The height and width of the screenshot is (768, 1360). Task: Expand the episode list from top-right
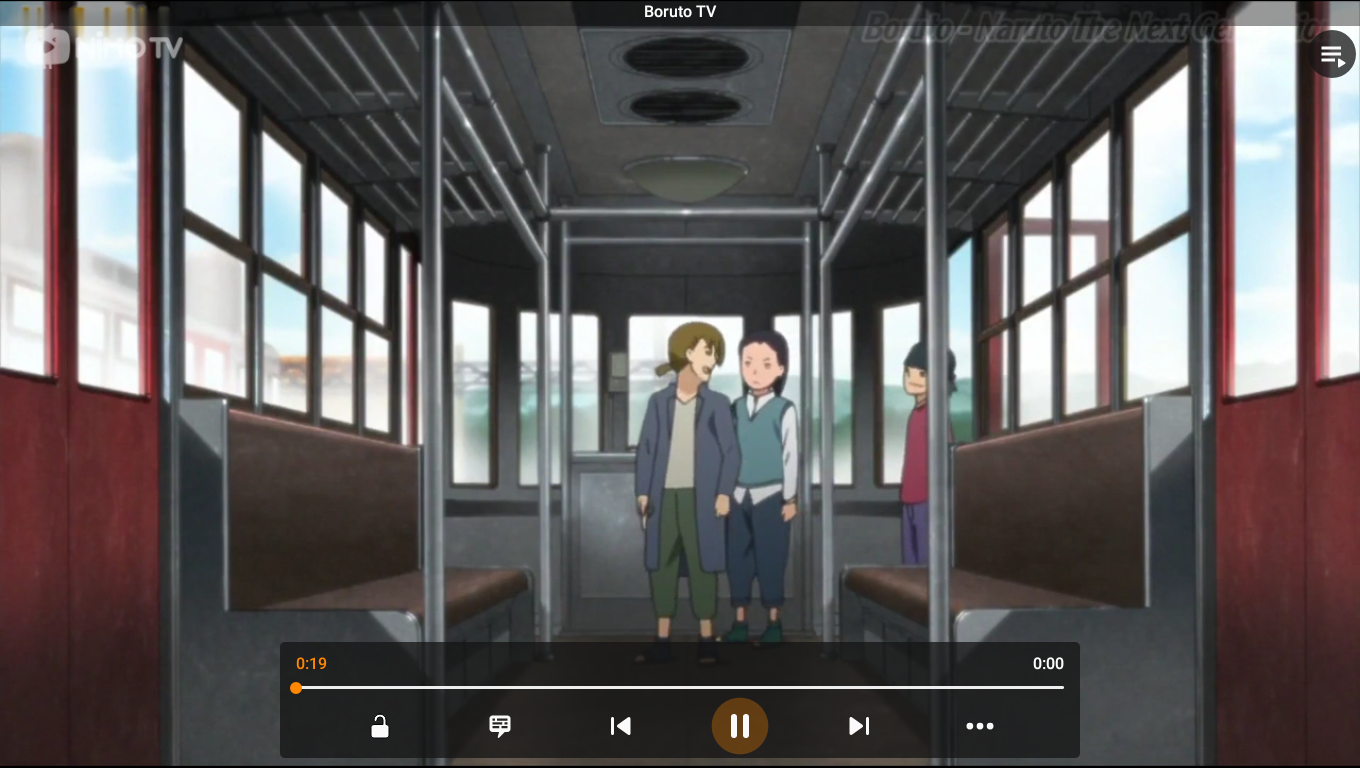pyautogui.click(x=1333, y=53)
